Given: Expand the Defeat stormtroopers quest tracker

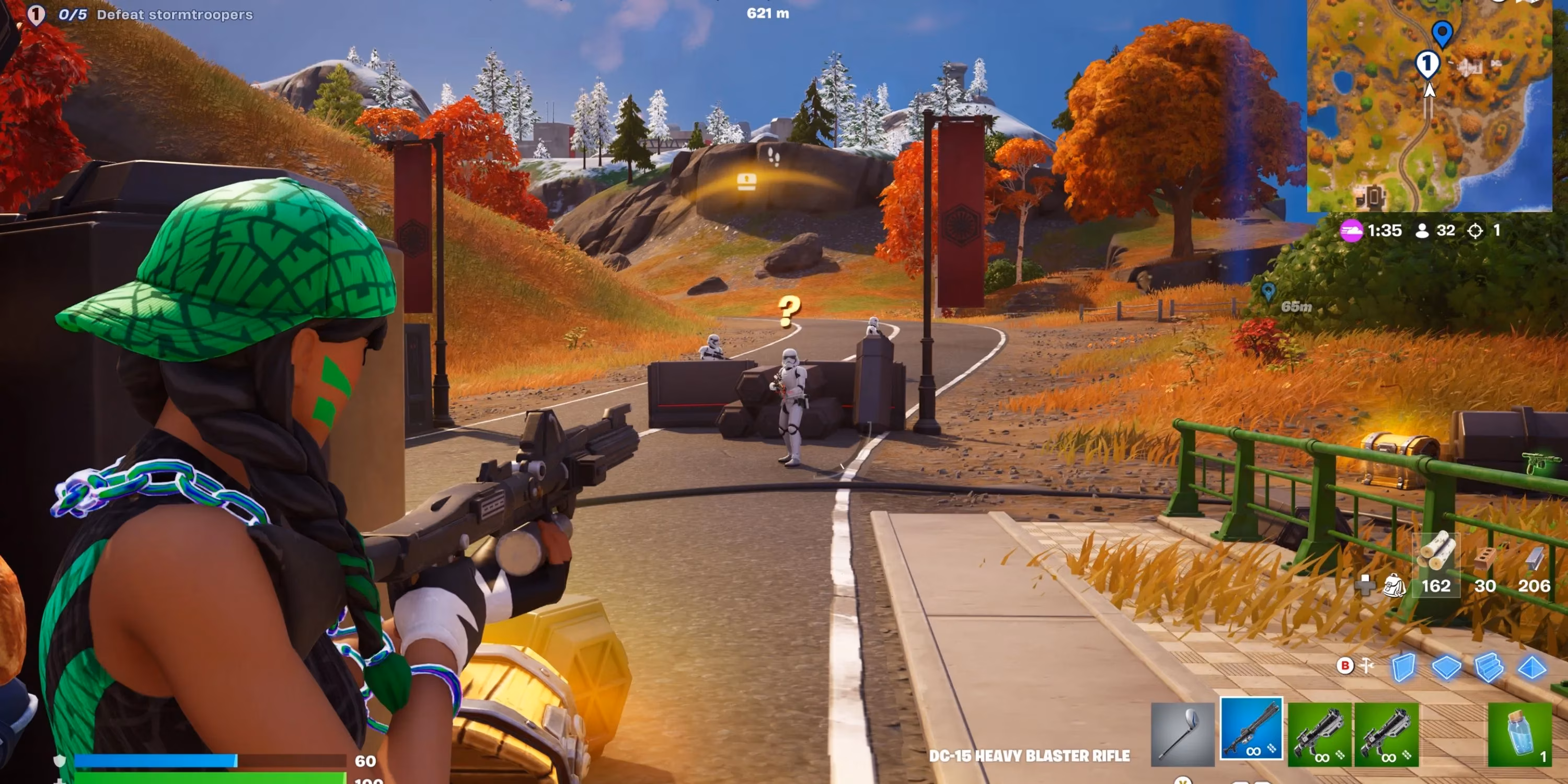Looking at the screenshot, I should [174, 14].
